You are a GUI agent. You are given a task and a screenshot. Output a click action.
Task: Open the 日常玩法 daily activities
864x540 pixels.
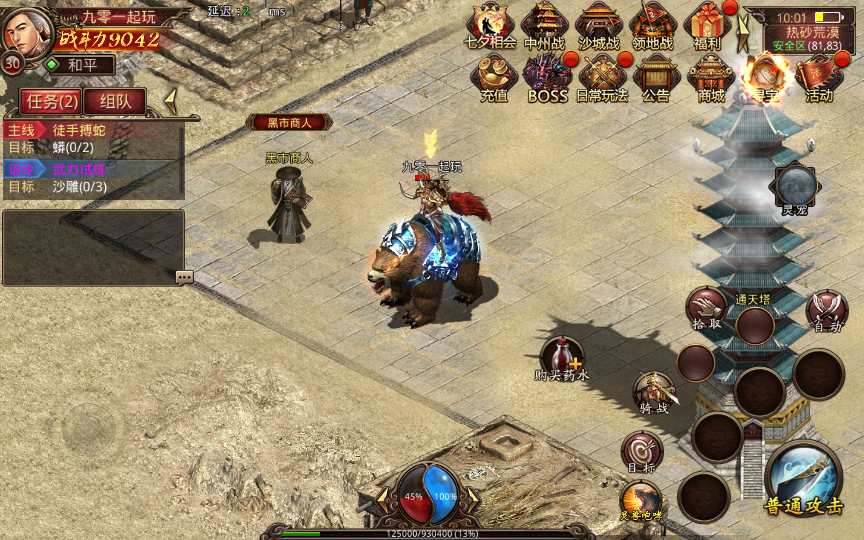(602, 76)
